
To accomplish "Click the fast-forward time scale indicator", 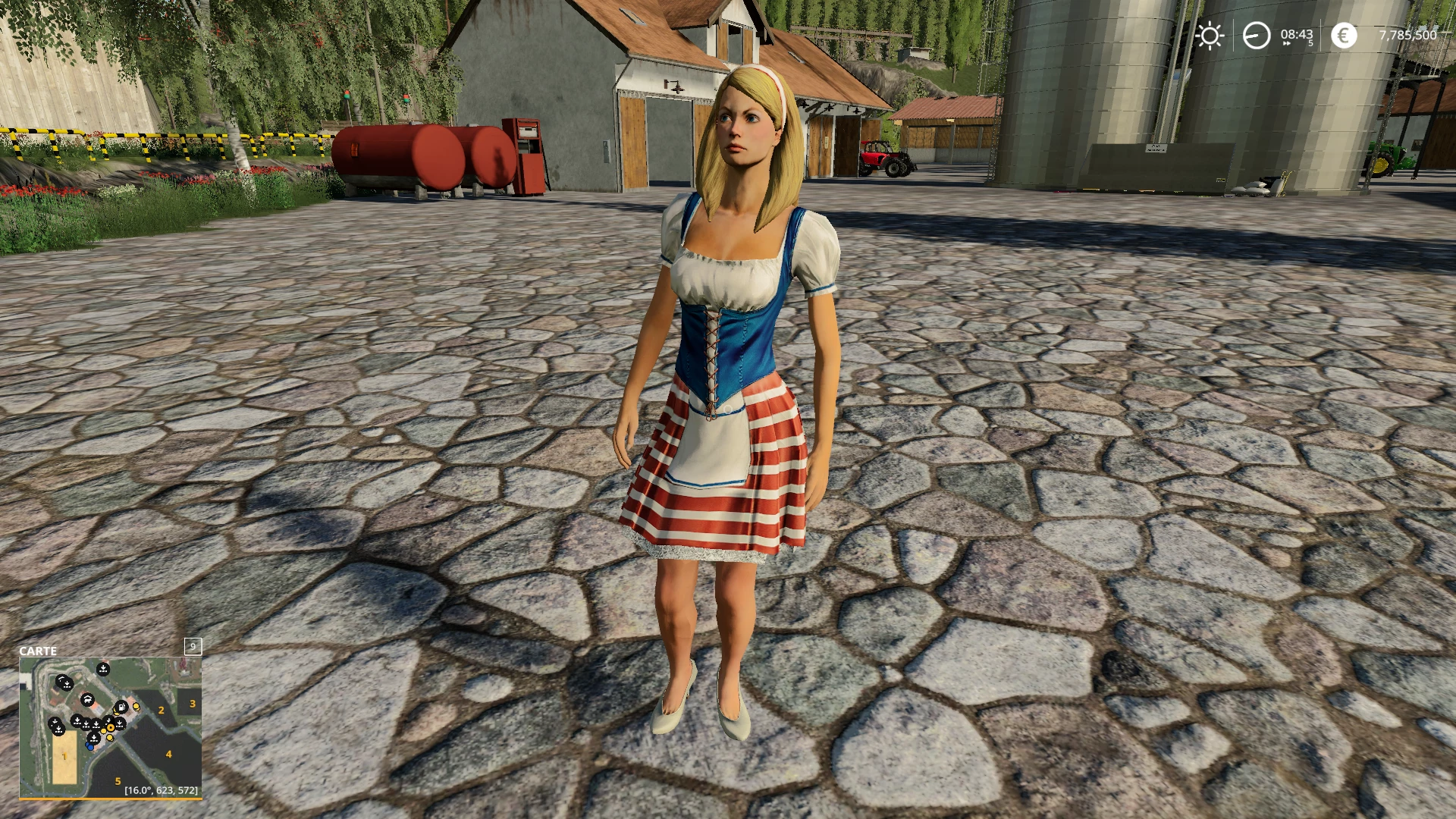I will [x=1287, y=44].
